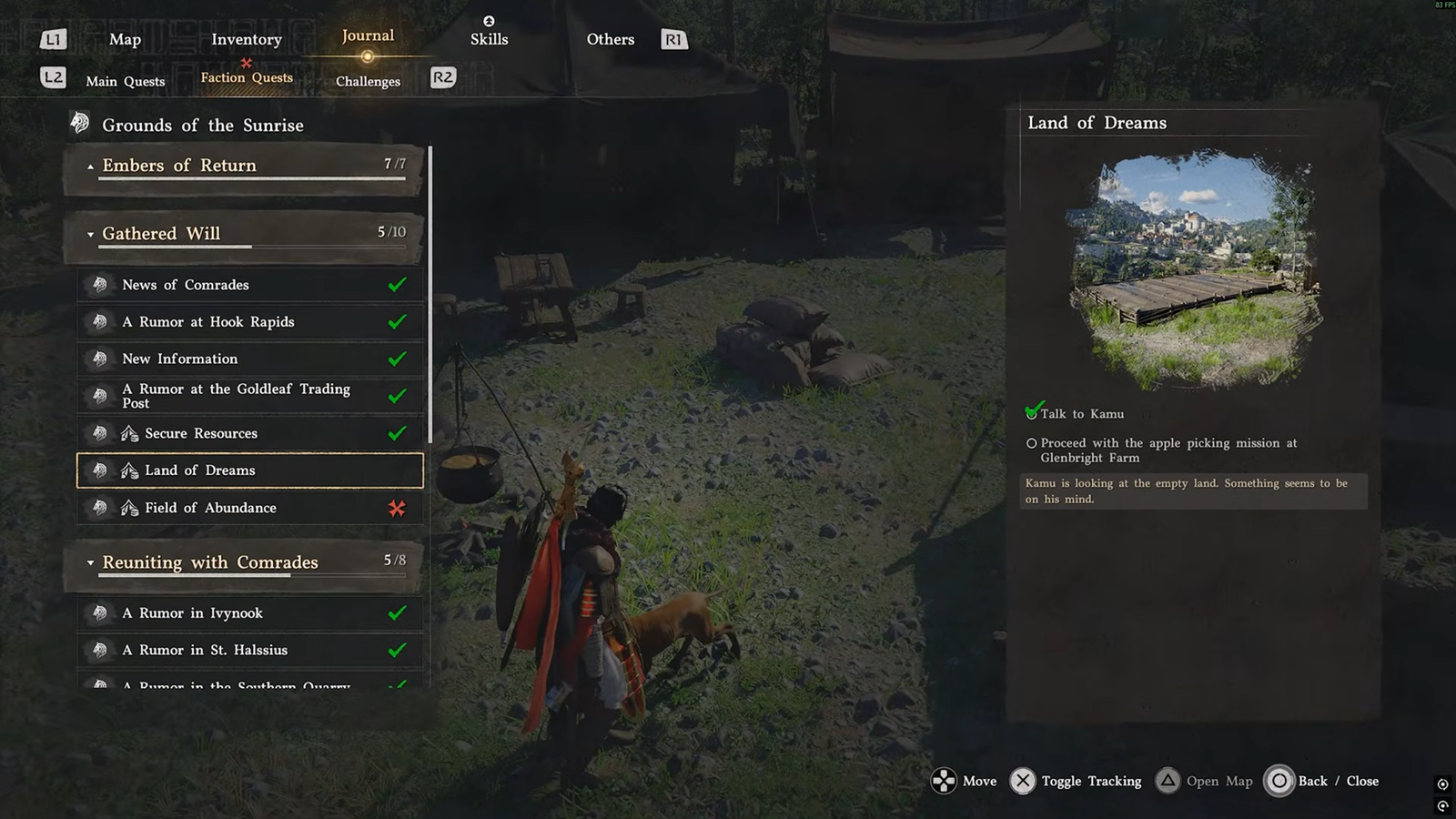View the Secure Resources quest

point(249,433)
